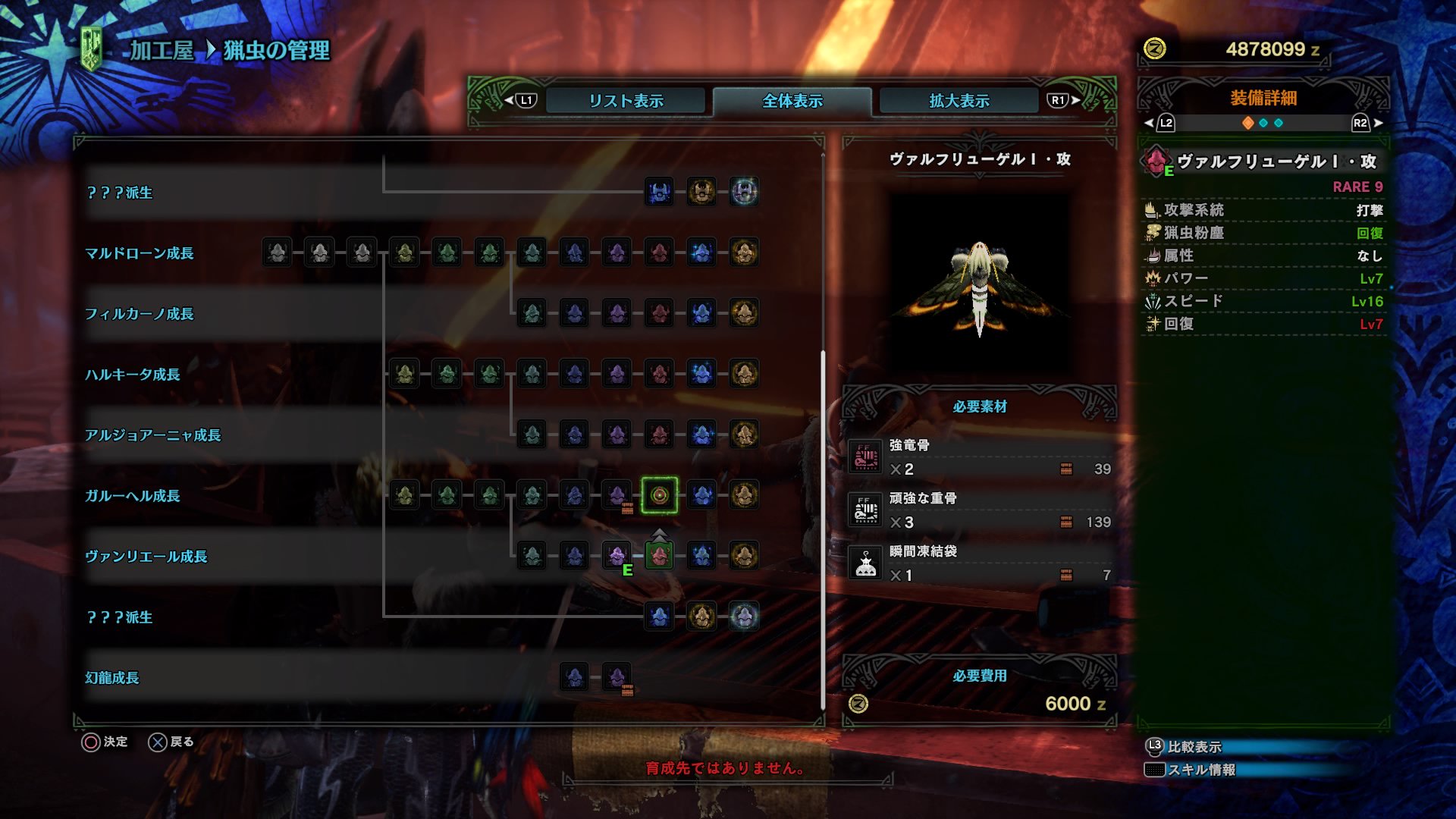Toggle the teal diamond page indicator

point(1263,122)
